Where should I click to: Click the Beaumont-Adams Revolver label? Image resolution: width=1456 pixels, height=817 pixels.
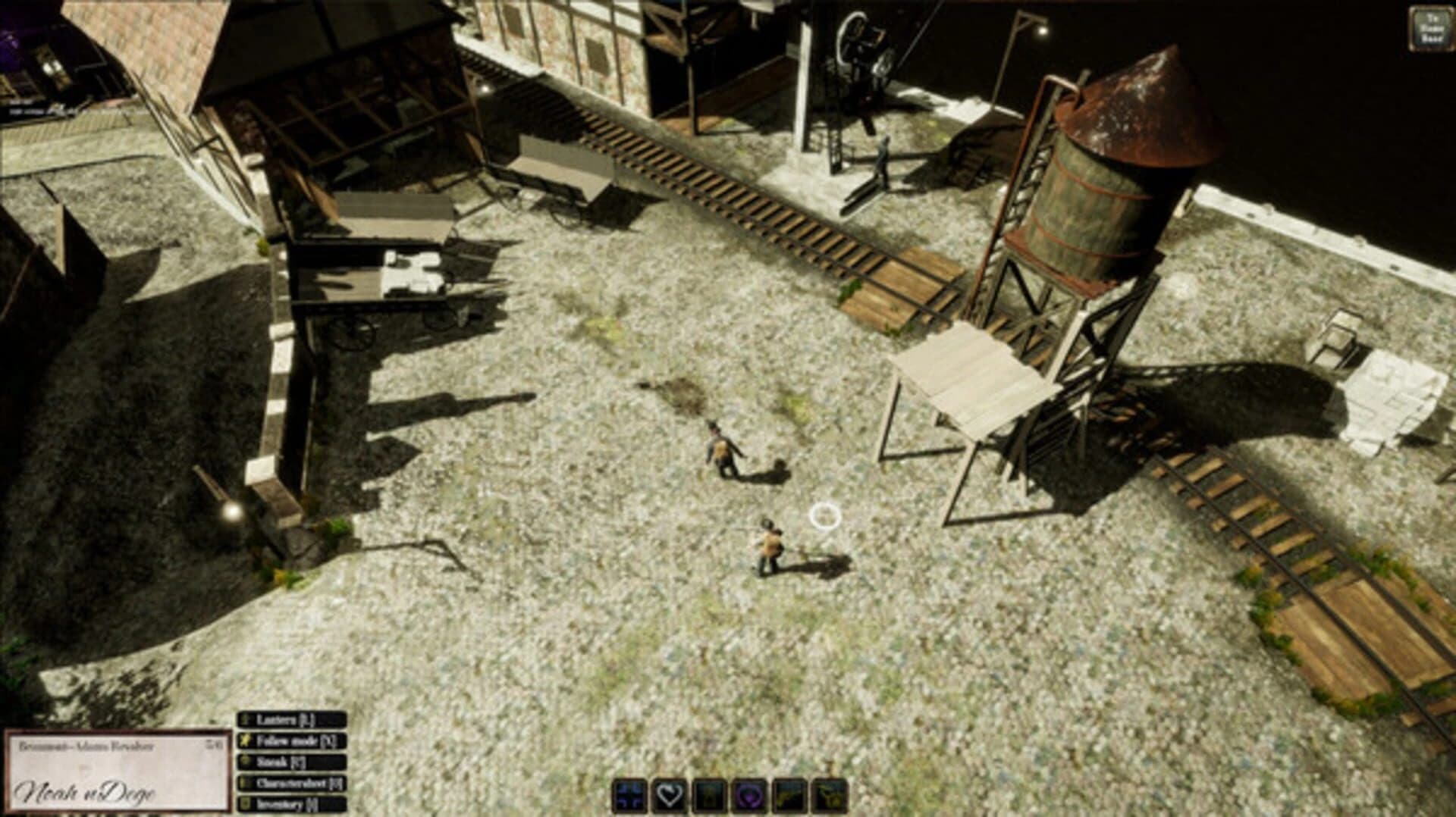87,744
